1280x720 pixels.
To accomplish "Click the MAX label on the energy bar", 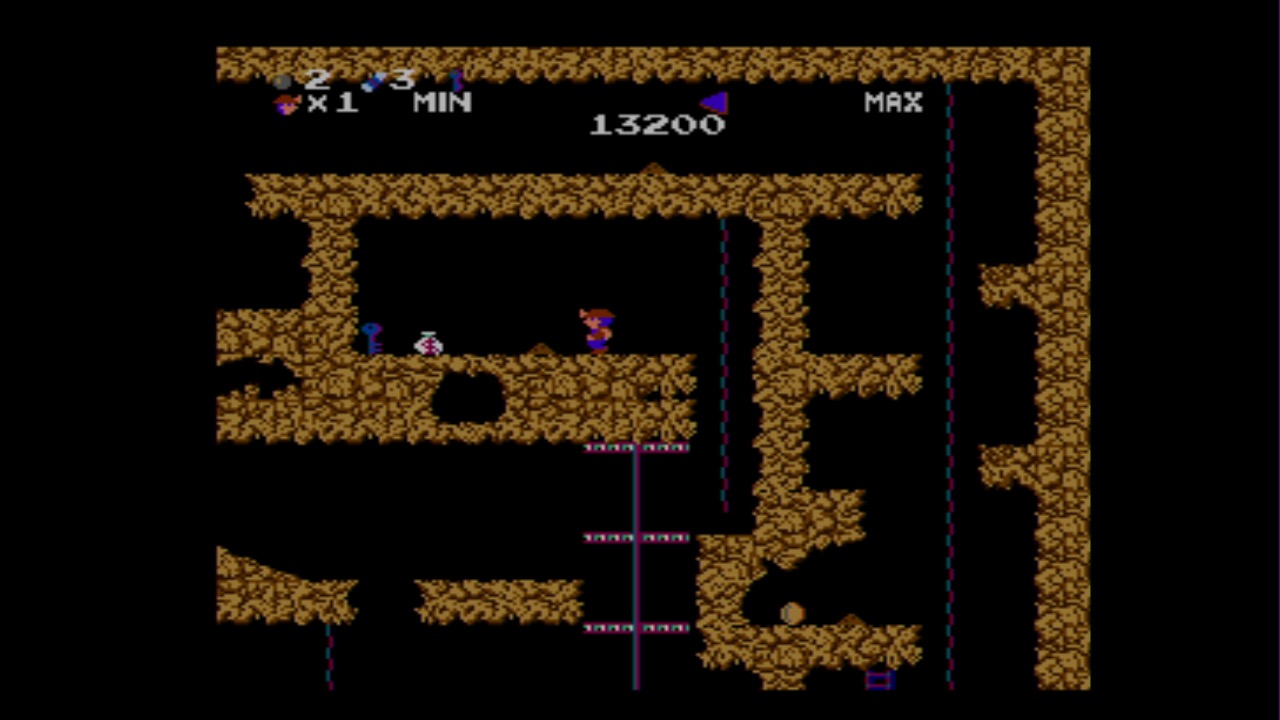I will (x=891, y=102).
